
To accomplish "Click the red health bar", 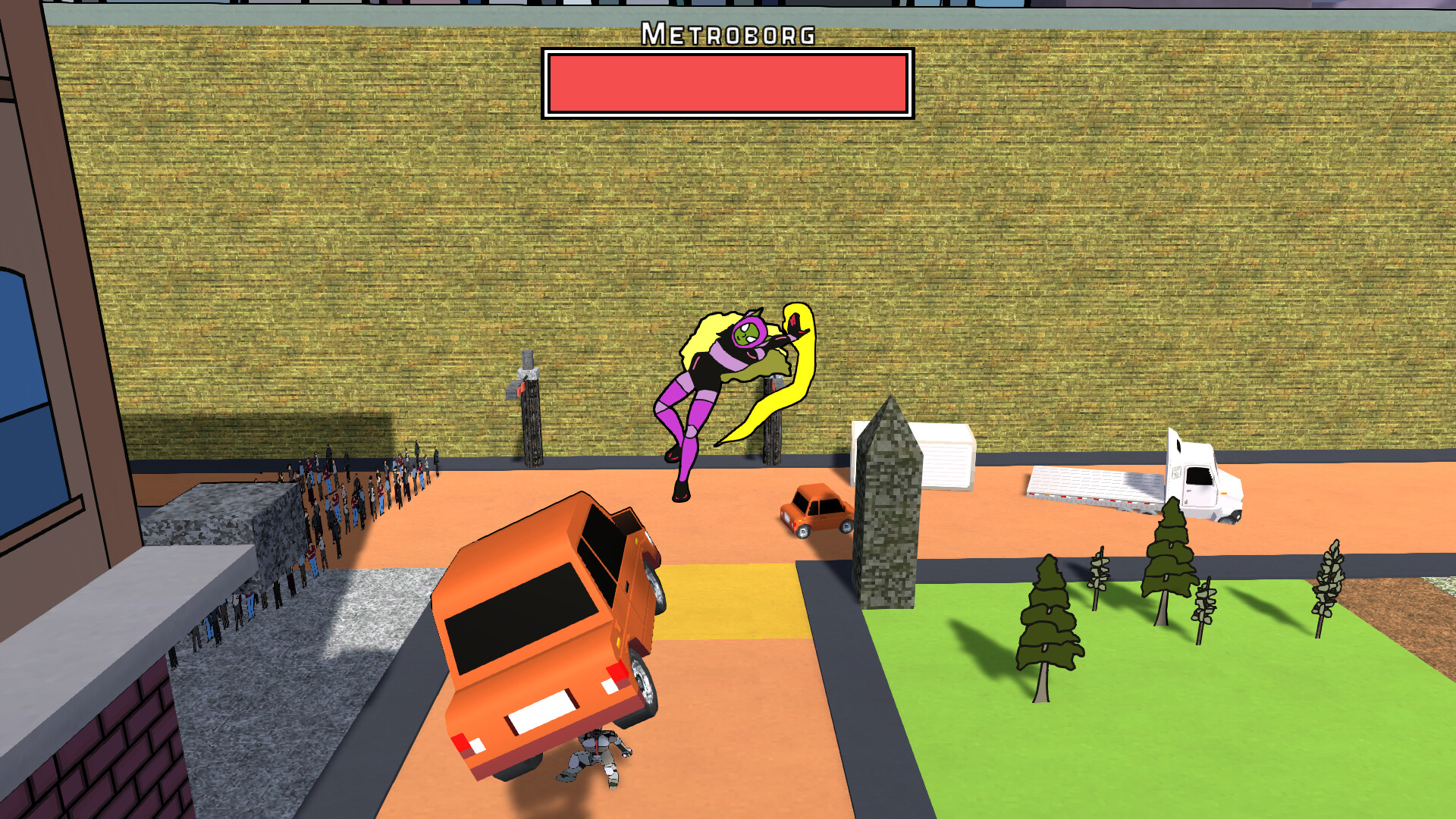I will pos(726,82).
